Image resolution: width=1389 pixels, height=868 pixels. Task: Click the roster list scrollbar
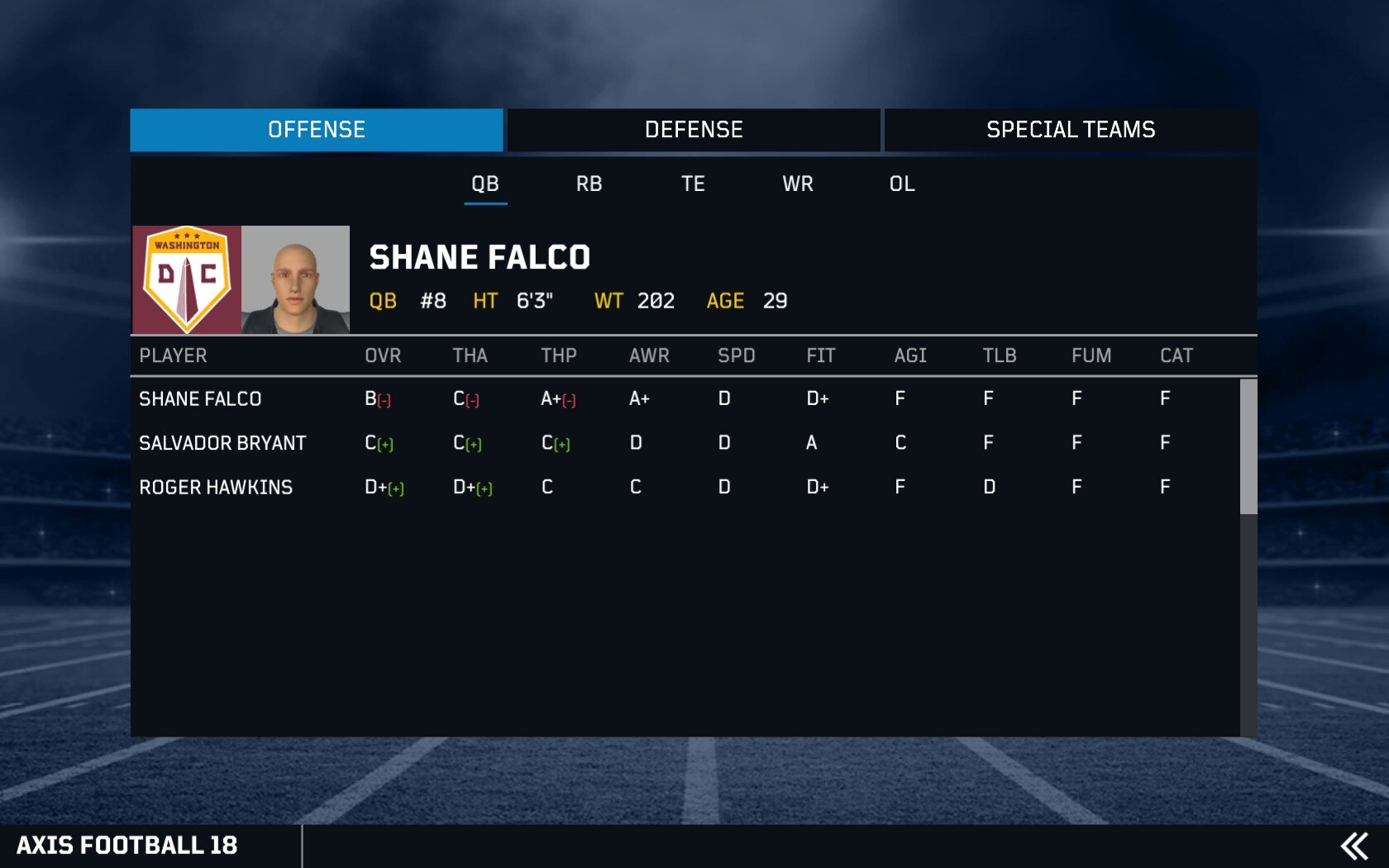click(1248, 446)
